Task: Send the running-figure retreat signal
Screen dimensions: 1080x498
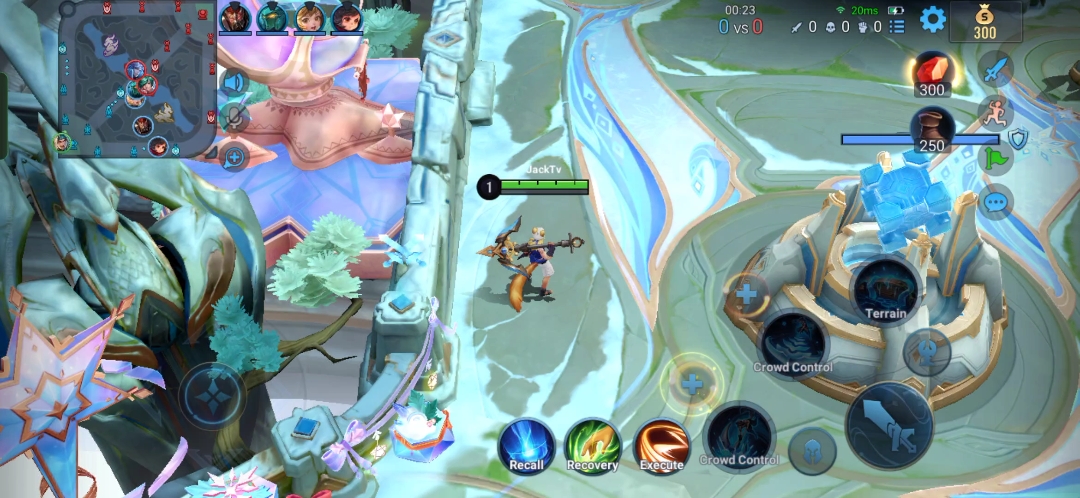Action: pos(994,112)
